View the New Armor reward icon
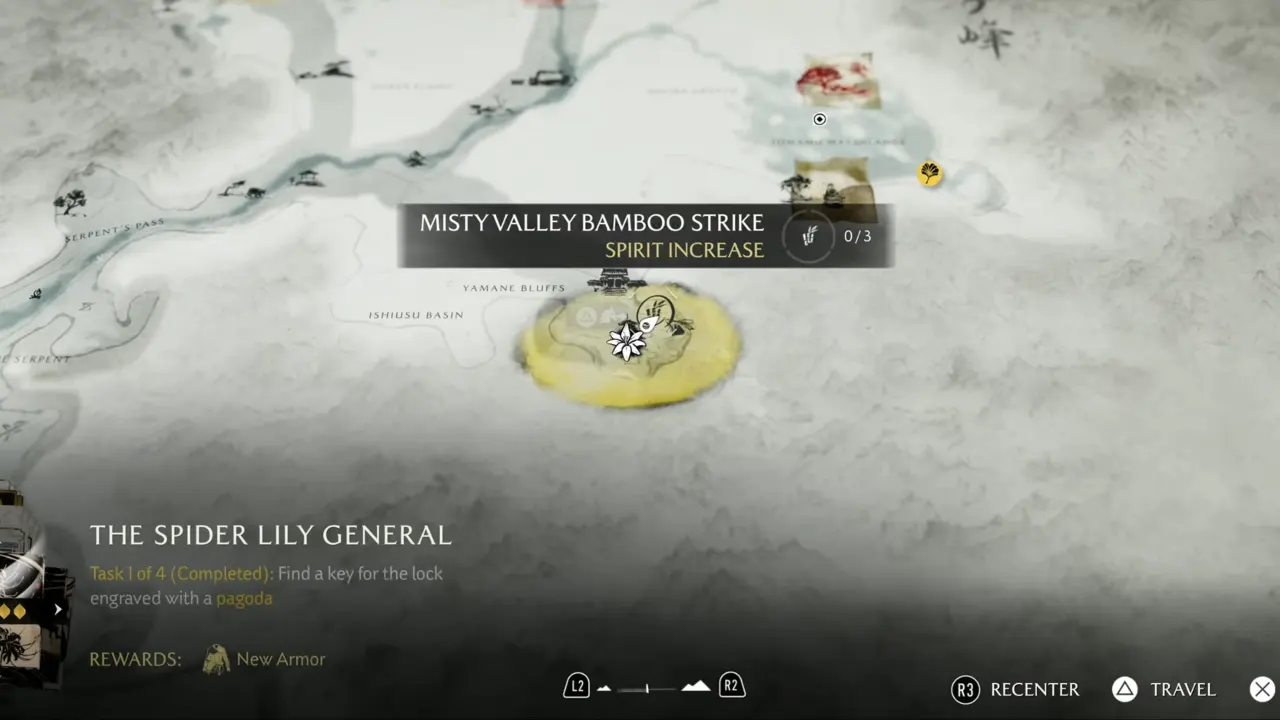Viewport: 1280px width, 720px height. (x=216, y=659)
